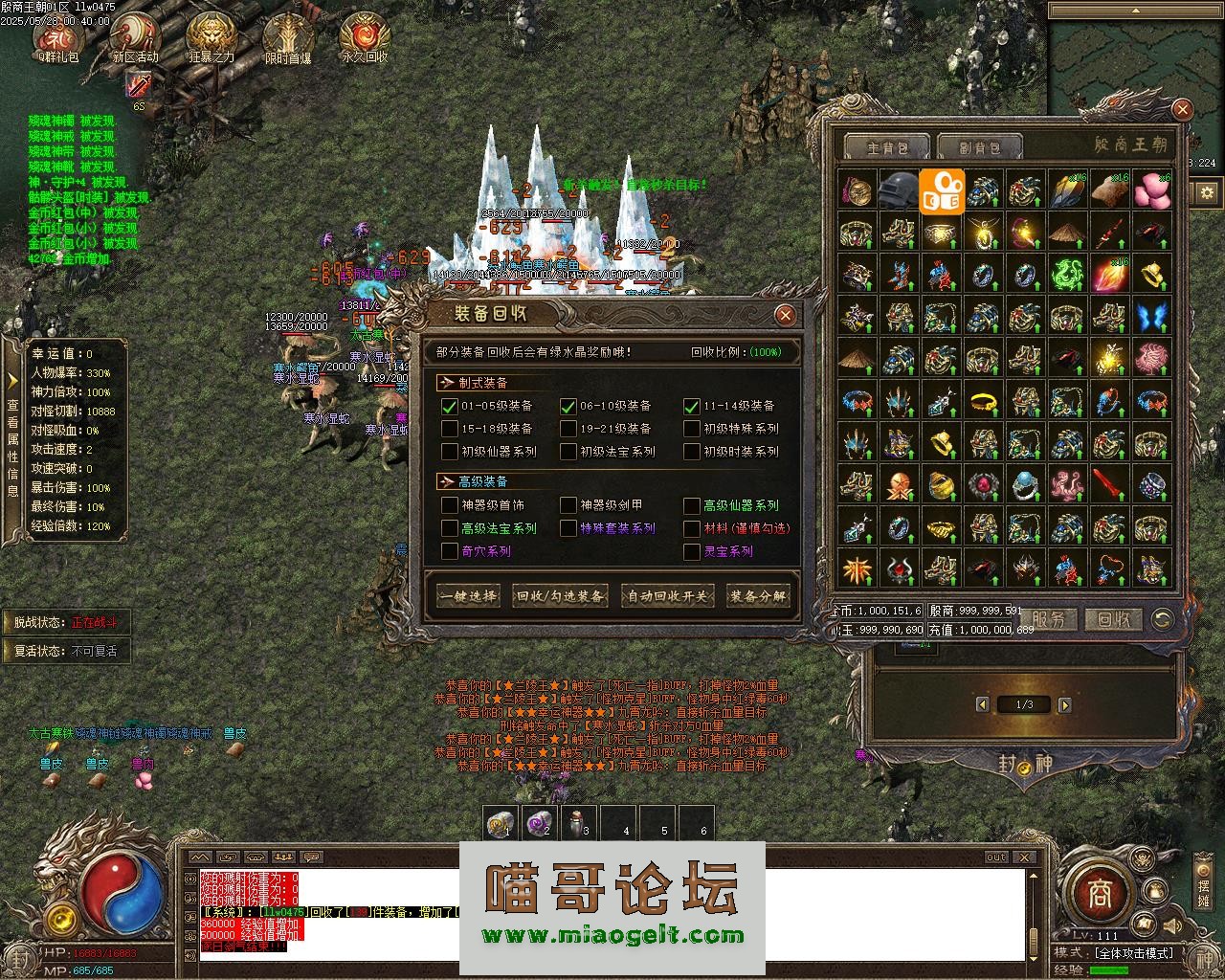Uncheck the 01-05级装备 option
The image size is (1225, 980).
coord(450,406)
